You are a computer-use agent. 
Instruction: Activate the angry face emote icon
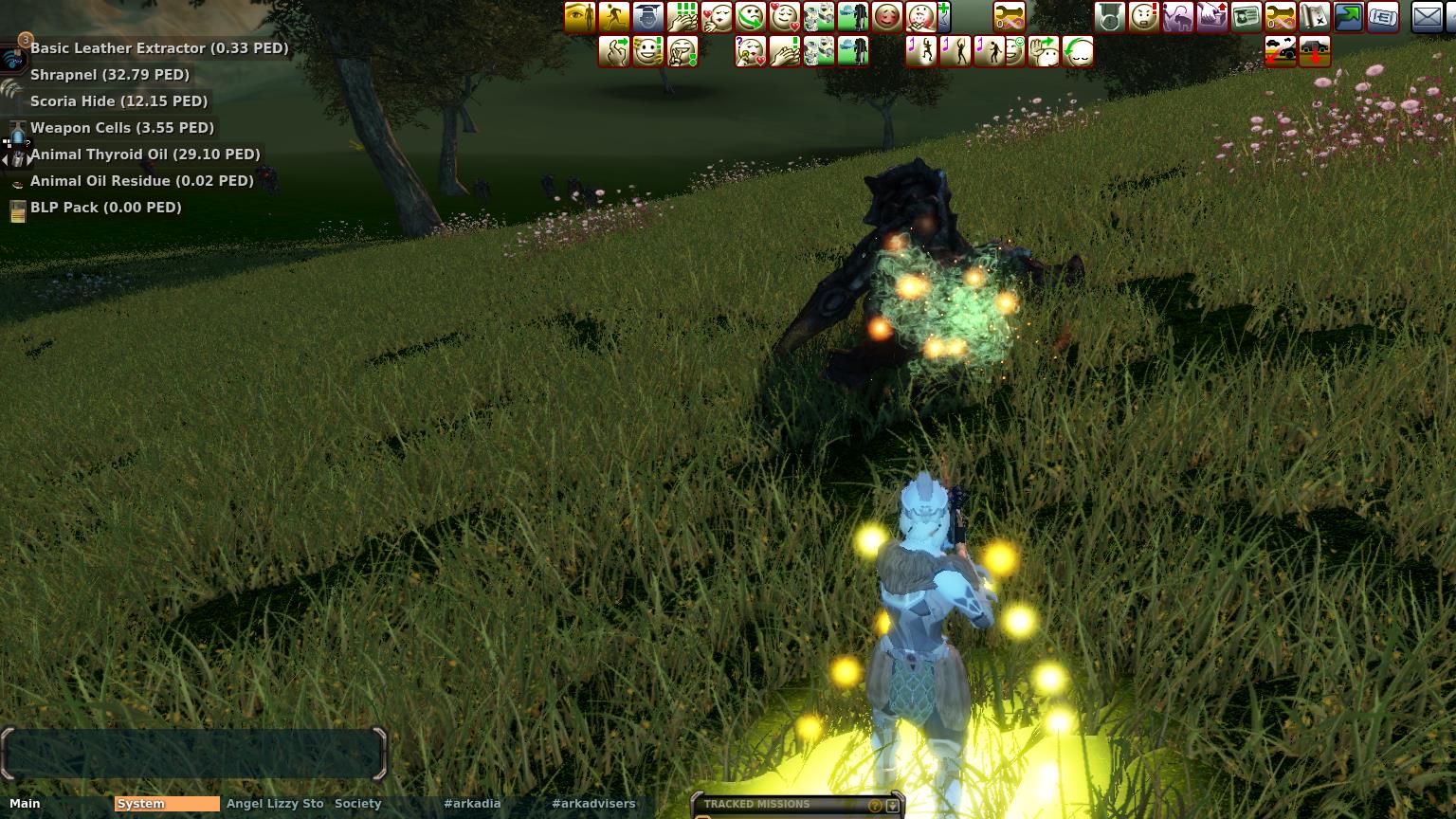tap(1144, 17)
